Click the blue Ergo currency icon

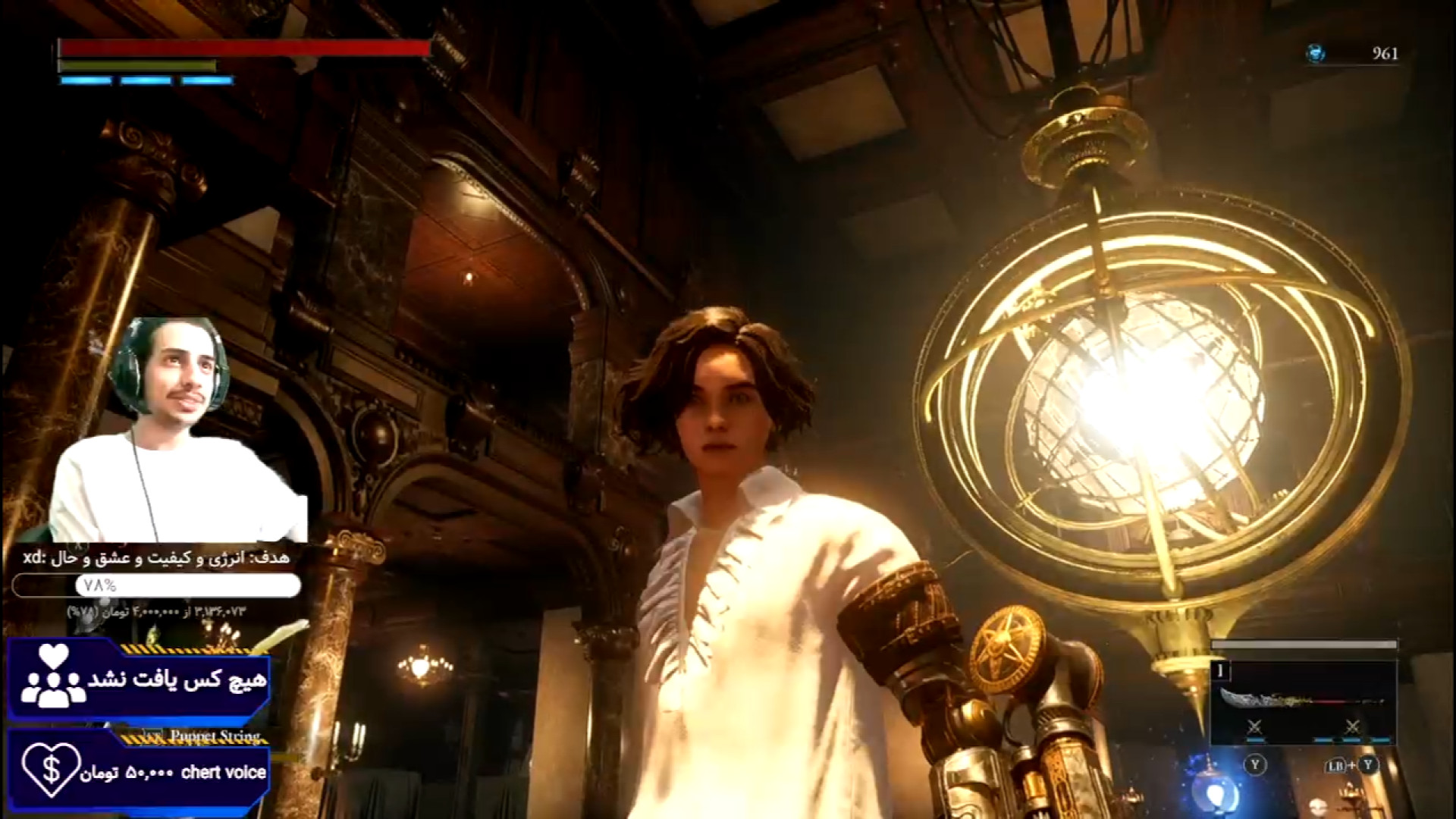[1316, 53]
